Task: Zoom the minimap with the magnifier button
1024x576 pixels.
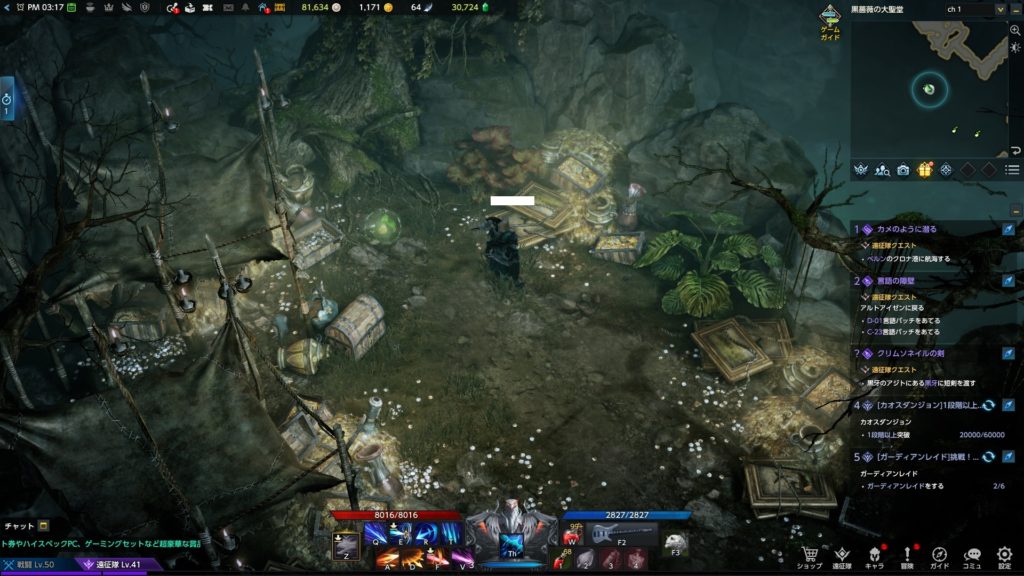Action: (1015, 31)
